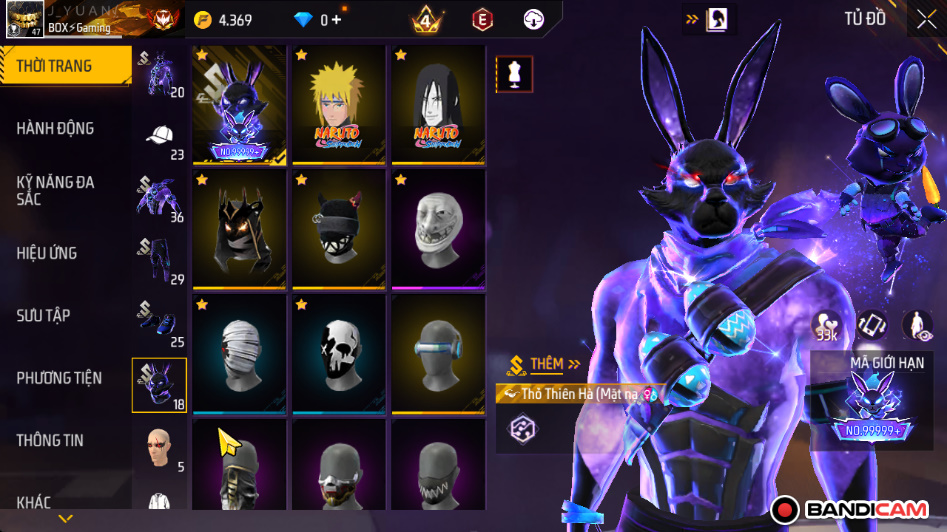Click the Thêm expand button

pyautogui.click(x=545, y=364)
